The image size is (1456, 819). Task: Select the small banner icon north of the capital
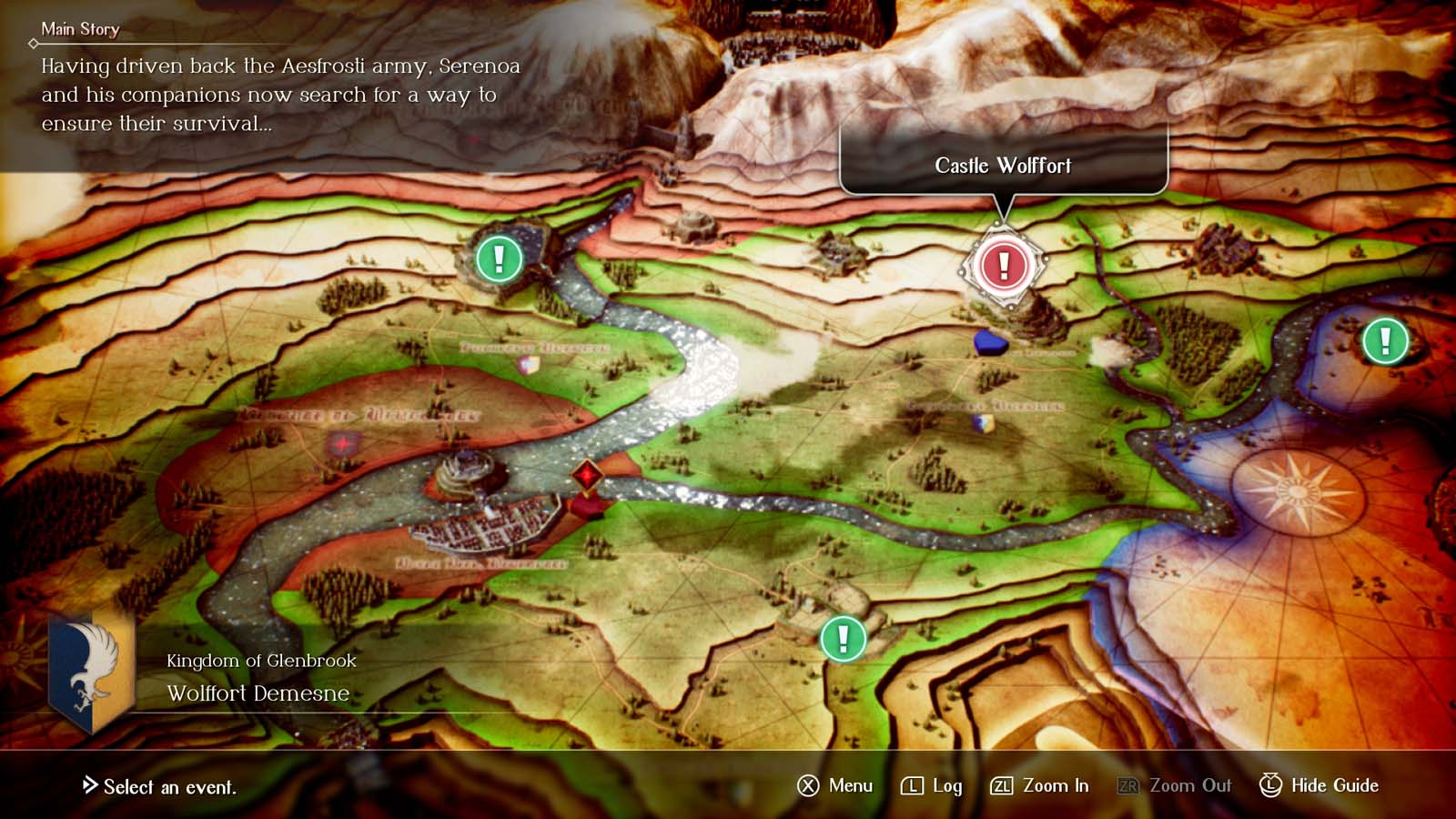click(x=528, y=362)
